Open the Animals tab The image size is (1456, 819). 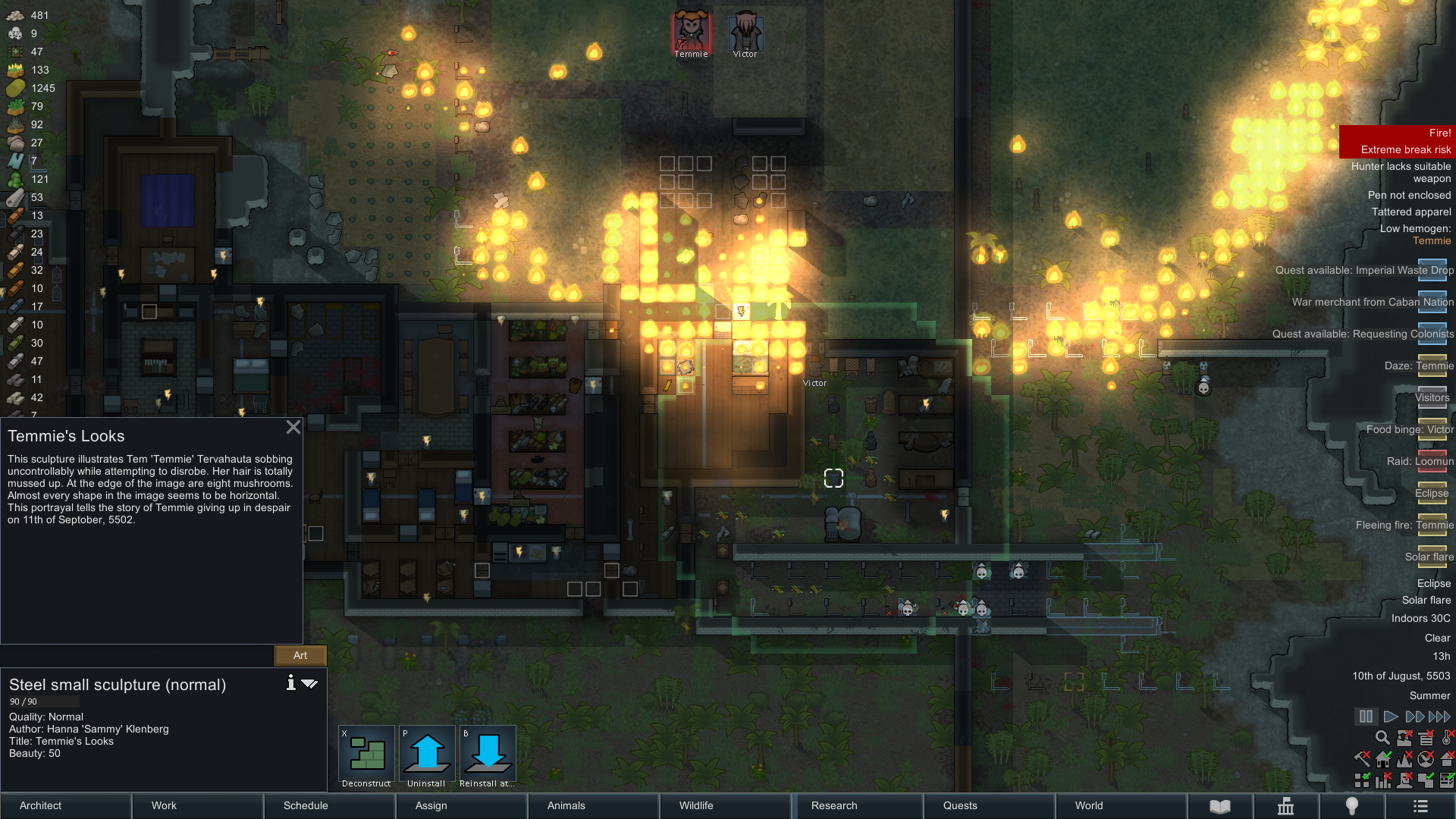pos(594,805)
